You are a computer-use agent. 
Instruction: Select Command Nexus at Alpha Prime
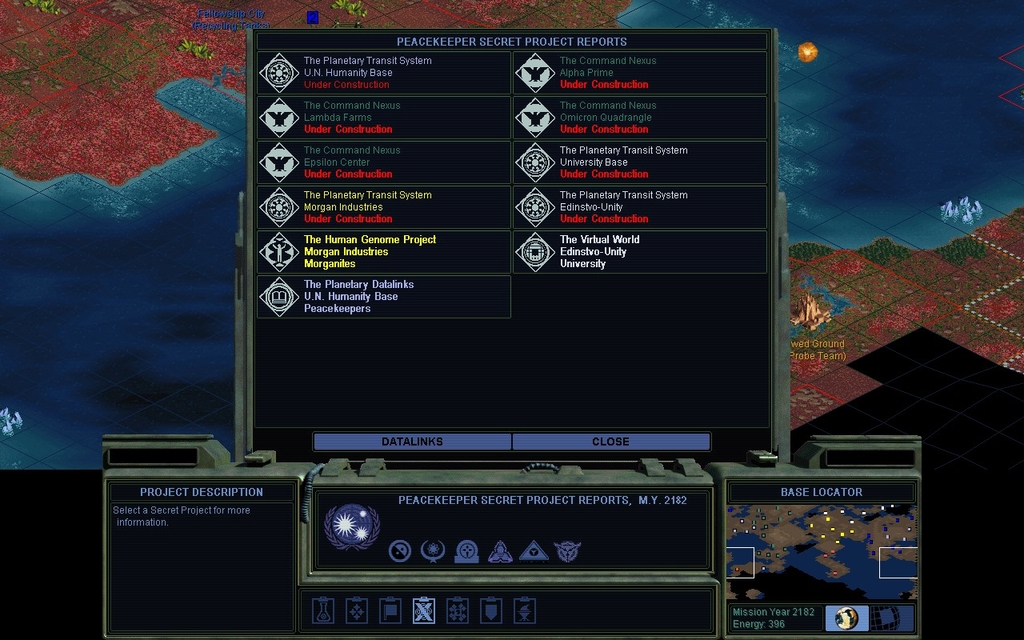click(x=640, y=73)
